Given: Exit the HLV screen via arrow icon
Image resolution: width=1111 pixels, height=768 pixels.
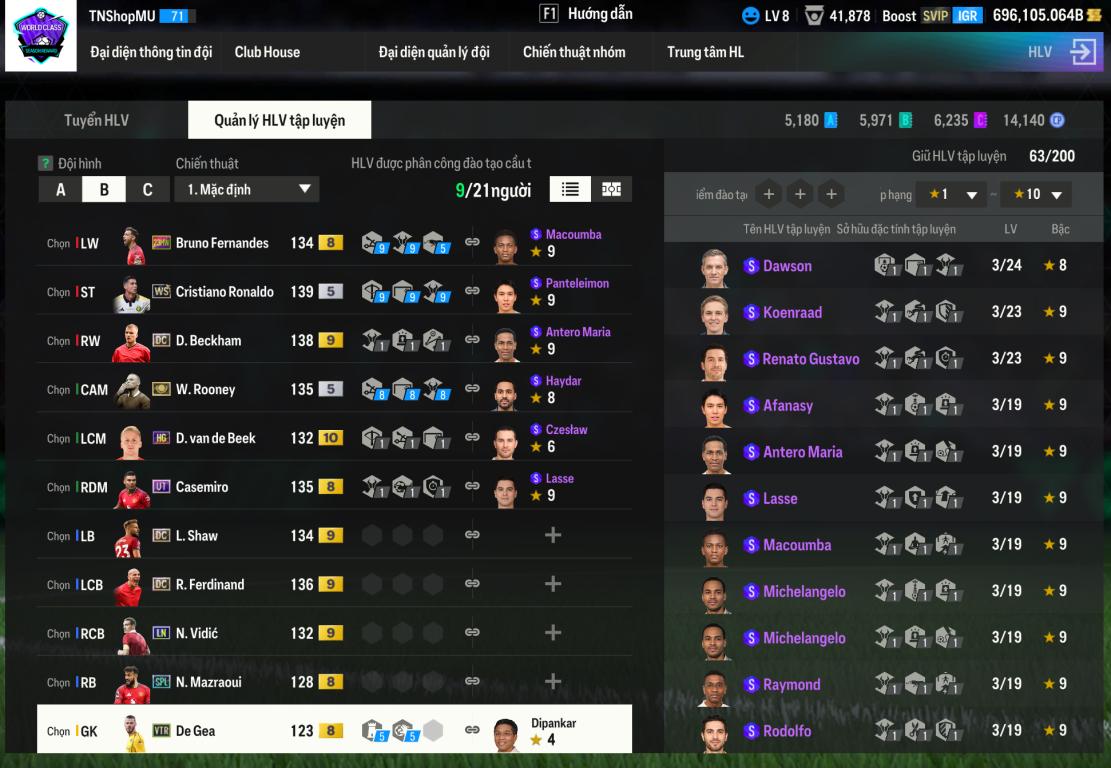Looking at the screenshot, I should point(1083,52).
